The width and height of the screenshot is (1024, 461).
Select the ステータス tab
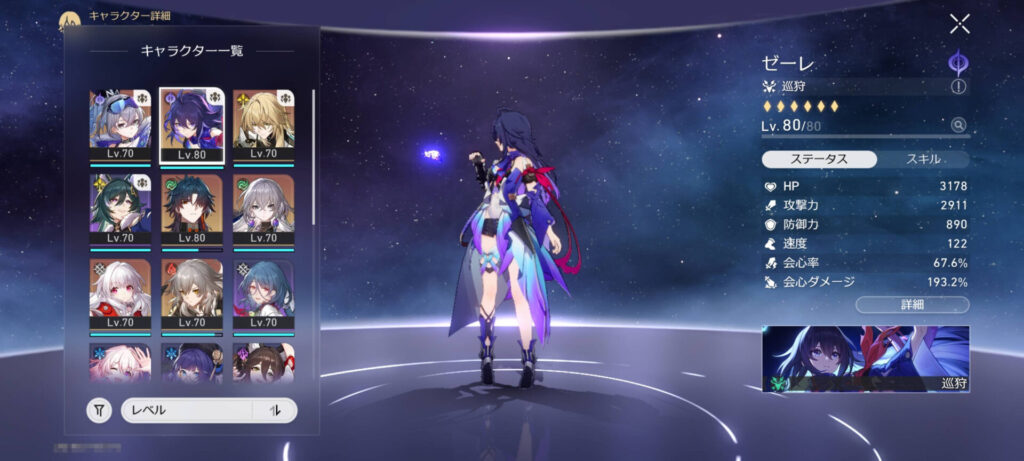pyautogui.click(x=820, y=159)
